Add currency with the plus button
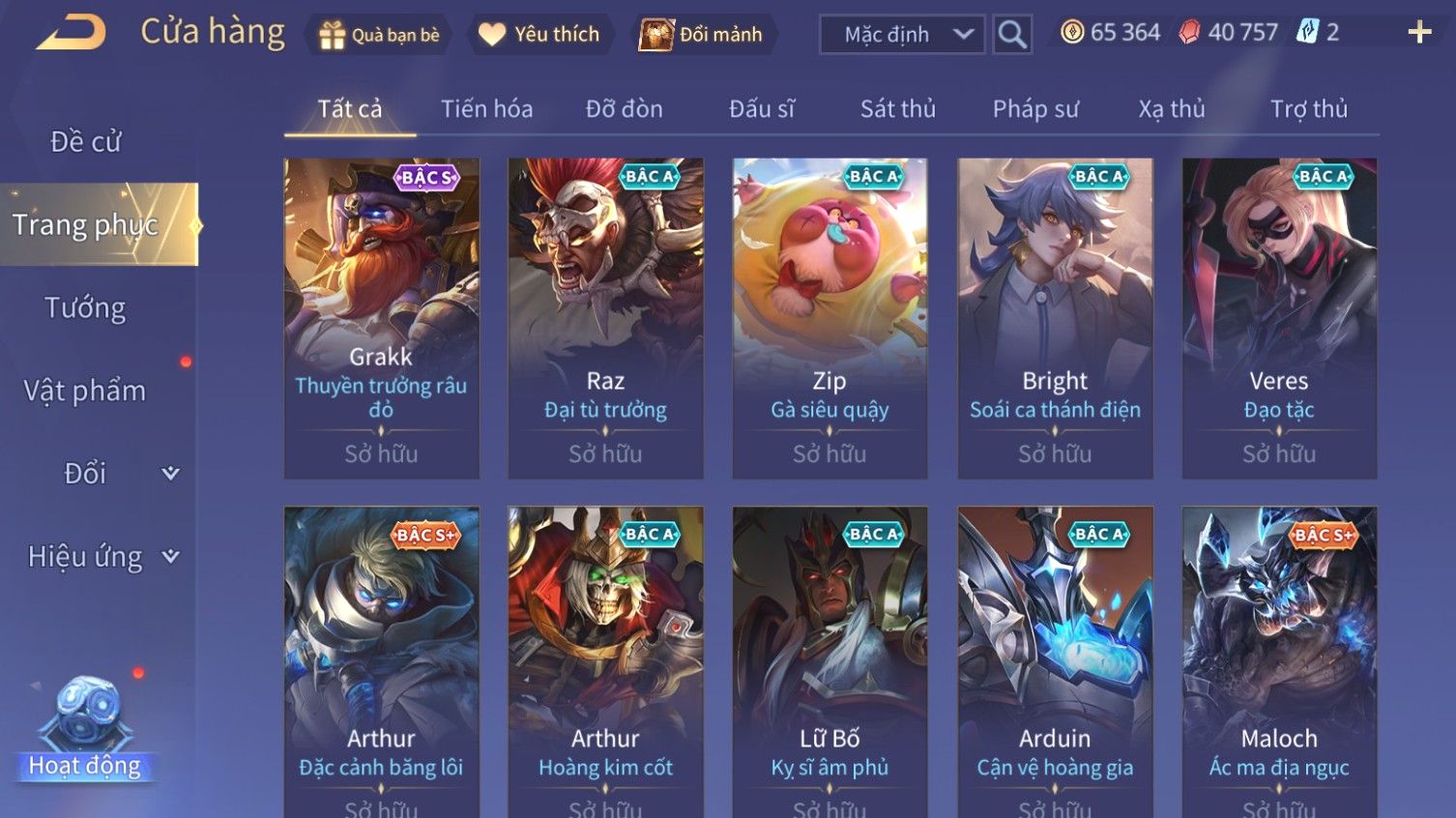The height and width of the screenshot is (818, 1456). point(1418,33)
